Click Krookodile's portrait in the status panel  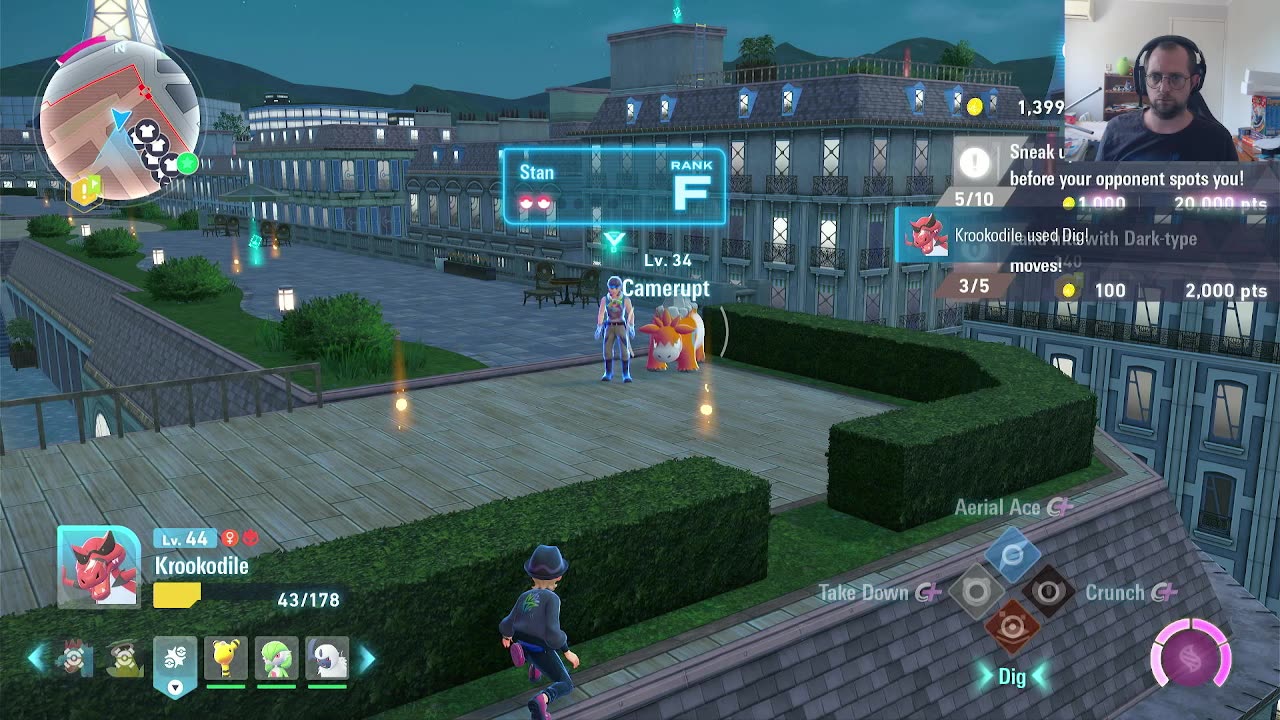click(99, 566)
